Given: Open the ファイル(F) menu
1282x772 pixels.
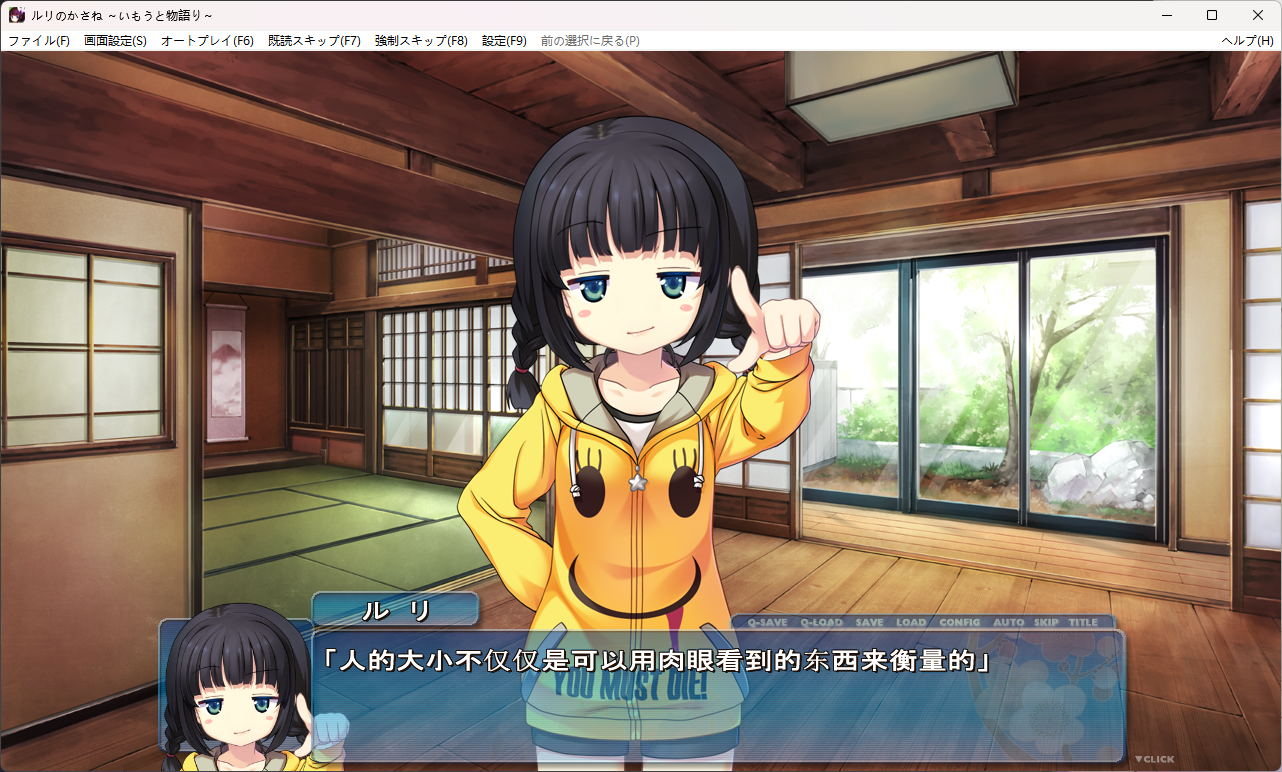Looking at the screenshot, I should [39, 41].
